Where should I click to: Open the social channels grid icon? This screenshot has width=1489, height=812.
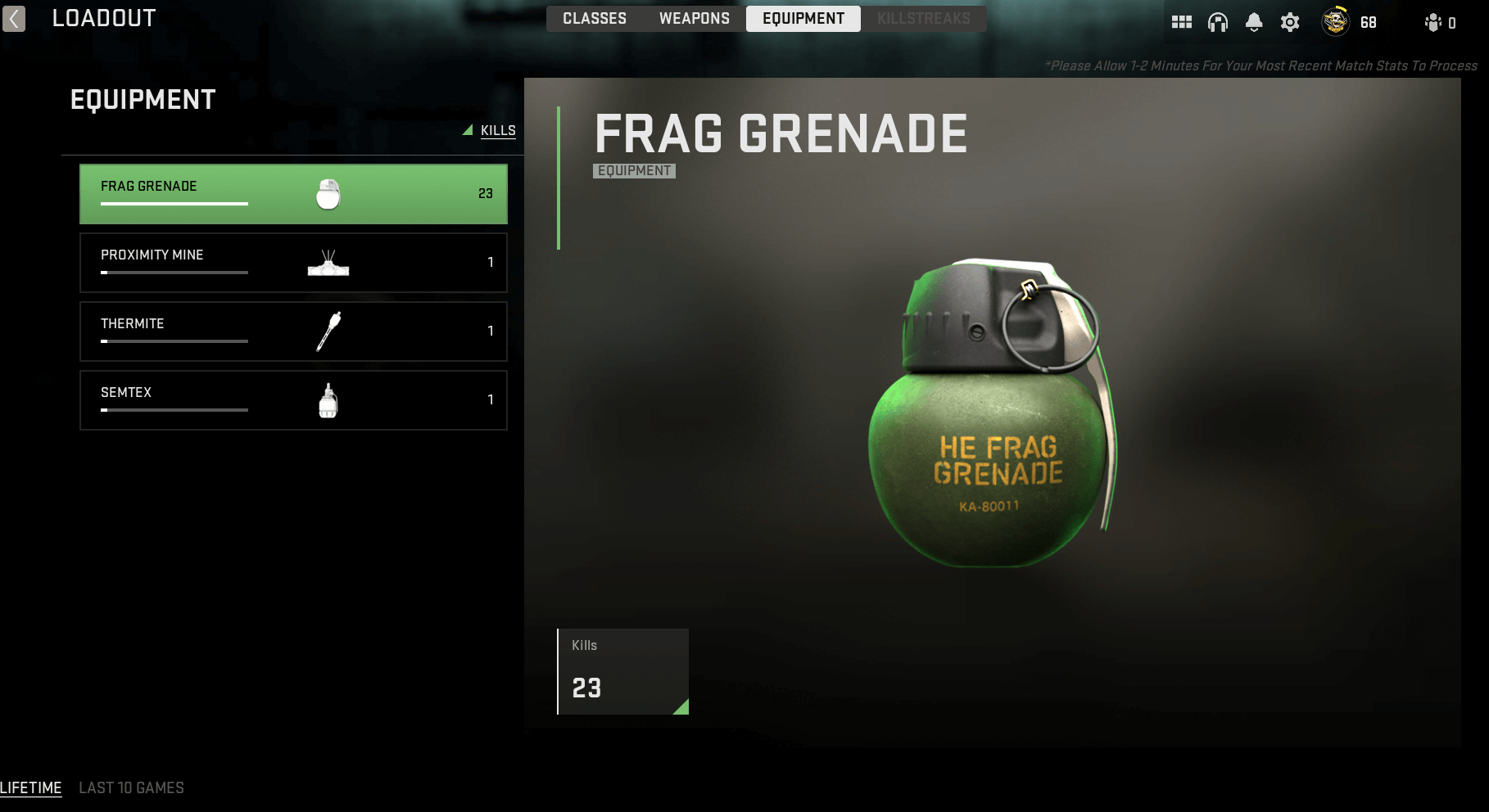(1182, 22)
